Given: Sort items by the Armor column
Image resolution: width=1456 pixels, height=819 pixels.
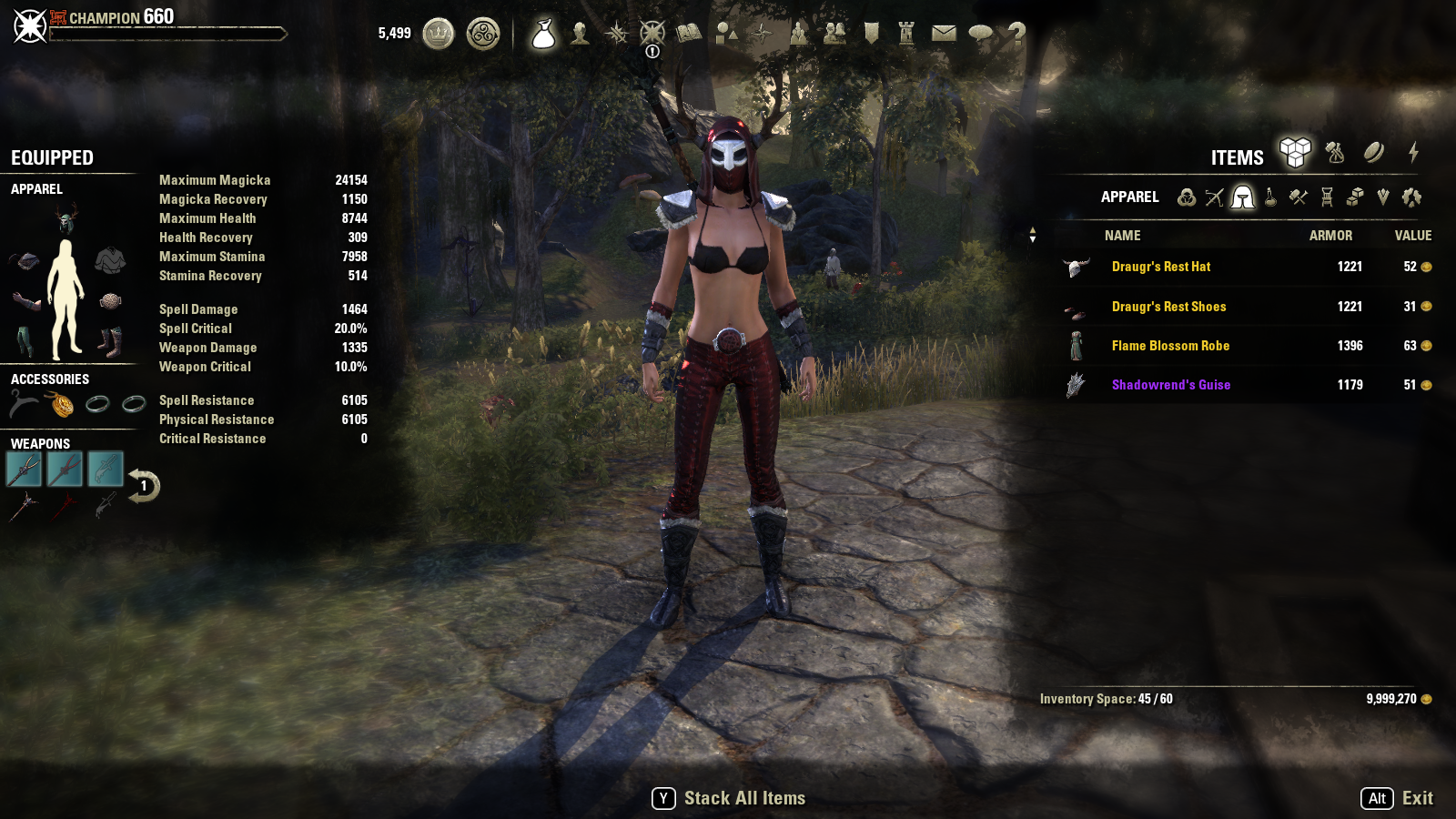Looking at the screenshot, I should (x=1330, y=236).
